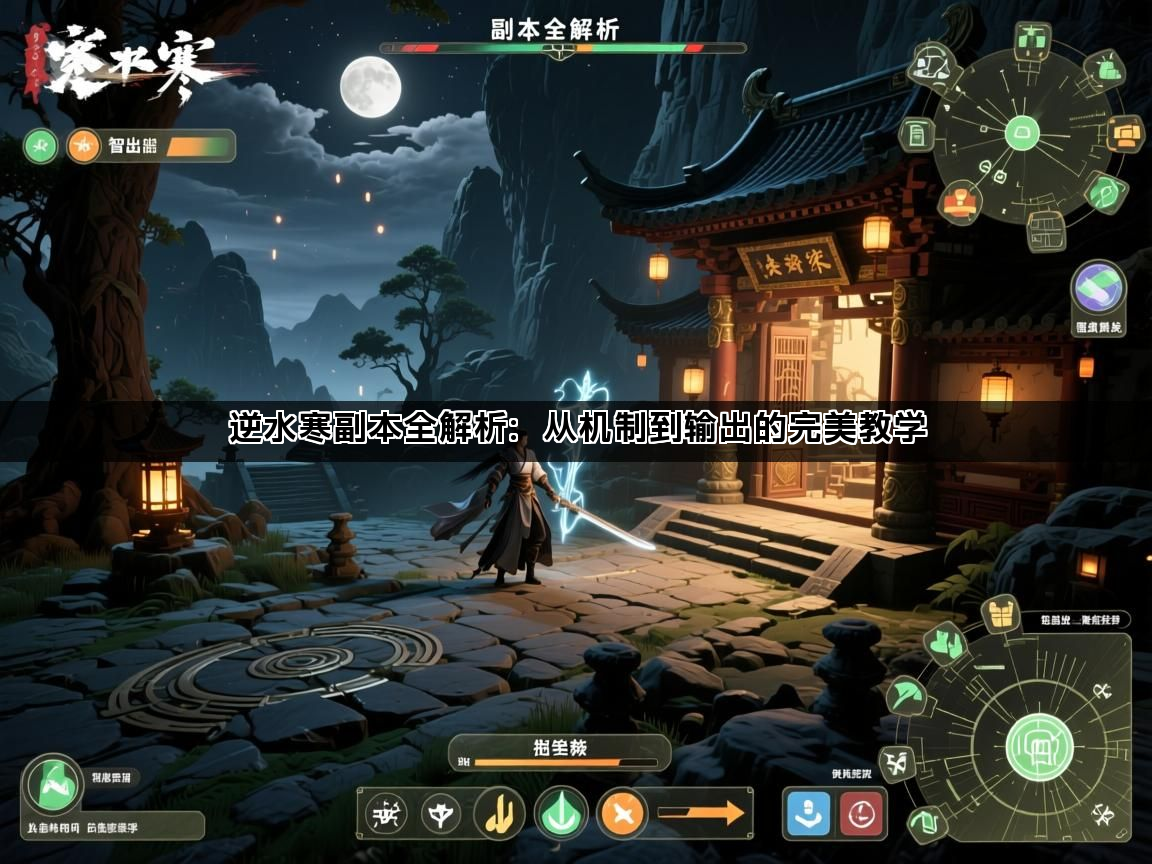Choose the green icon at top of minimap
Screen dimensions: 1152x864
(1029, 41)
